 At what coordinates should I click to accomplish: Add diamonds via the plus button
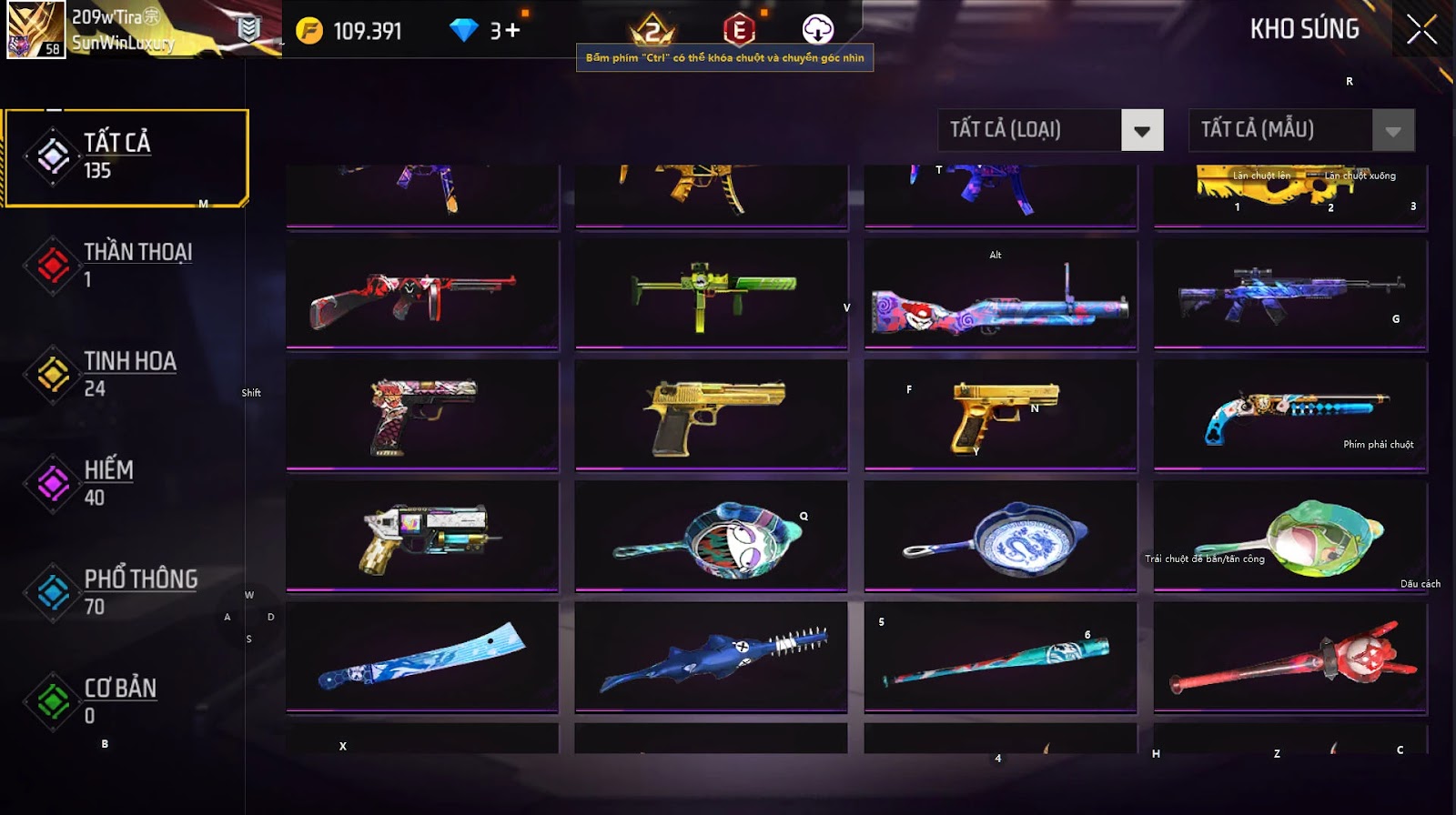point(512,31)
